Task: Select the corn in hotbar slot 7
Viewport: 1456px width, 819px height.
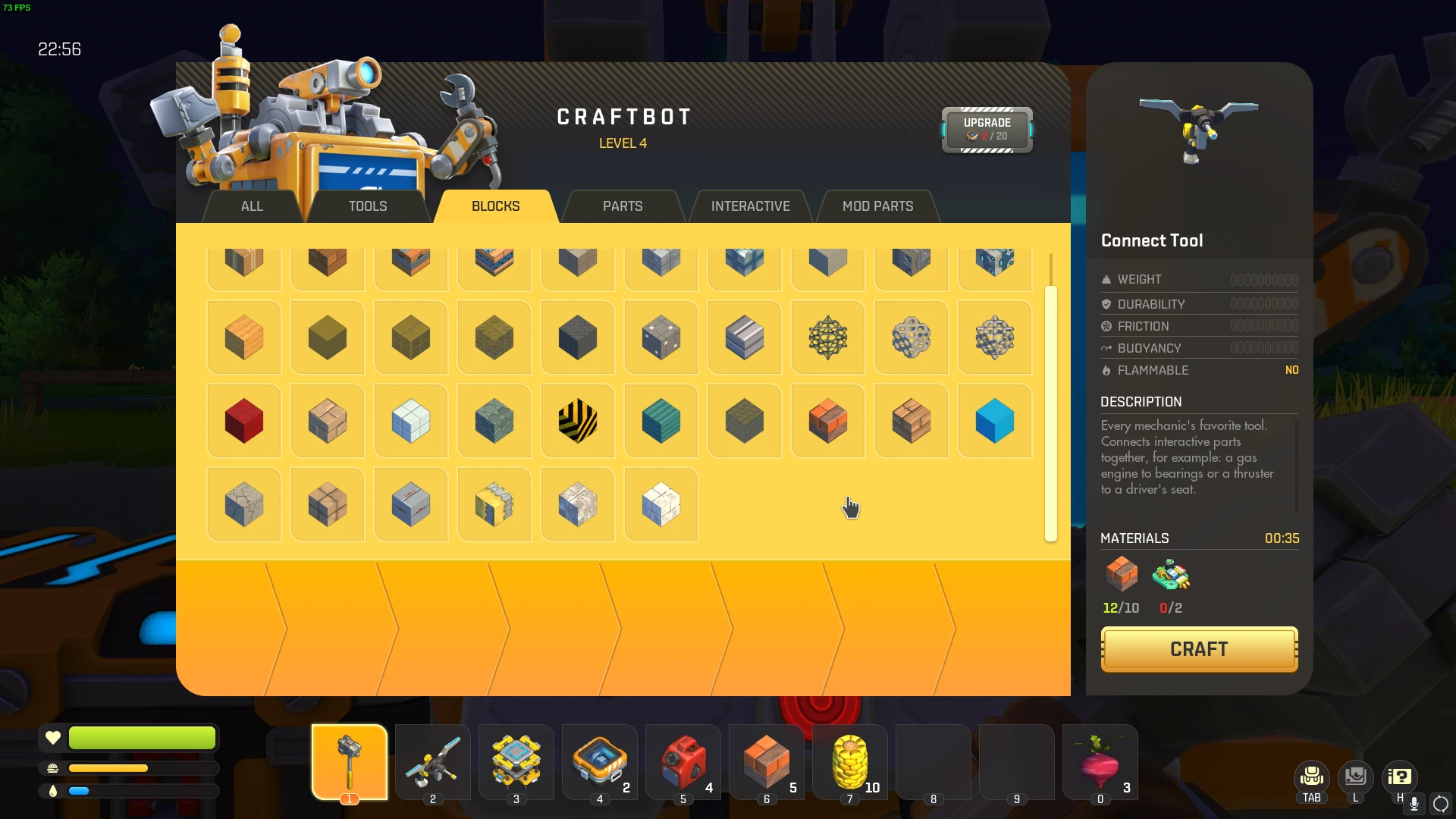Action: click(x=849, y=762)
